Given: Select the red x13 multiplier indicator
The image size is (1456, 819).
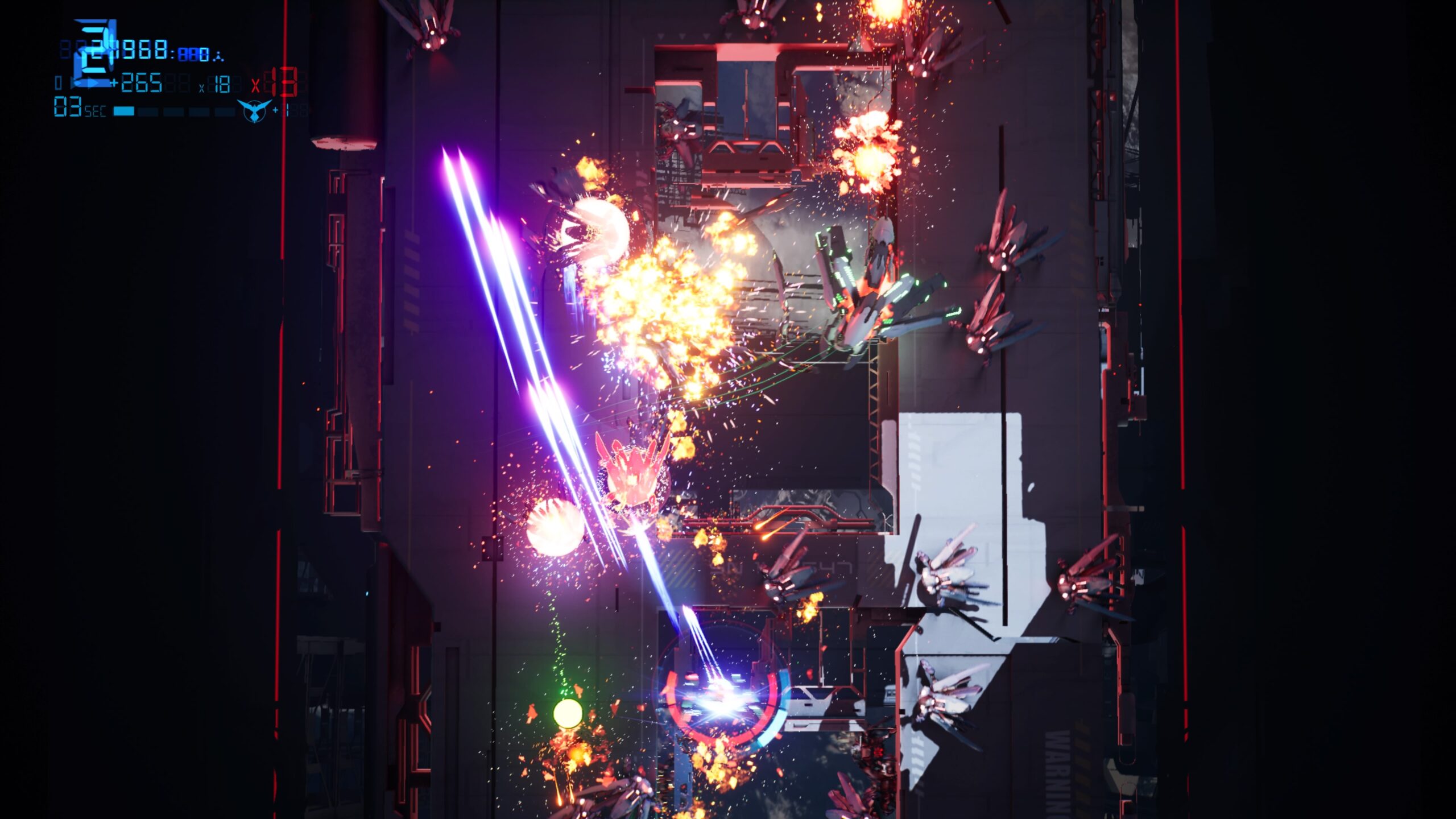Looking at the screenshot, I should (277, 85).
